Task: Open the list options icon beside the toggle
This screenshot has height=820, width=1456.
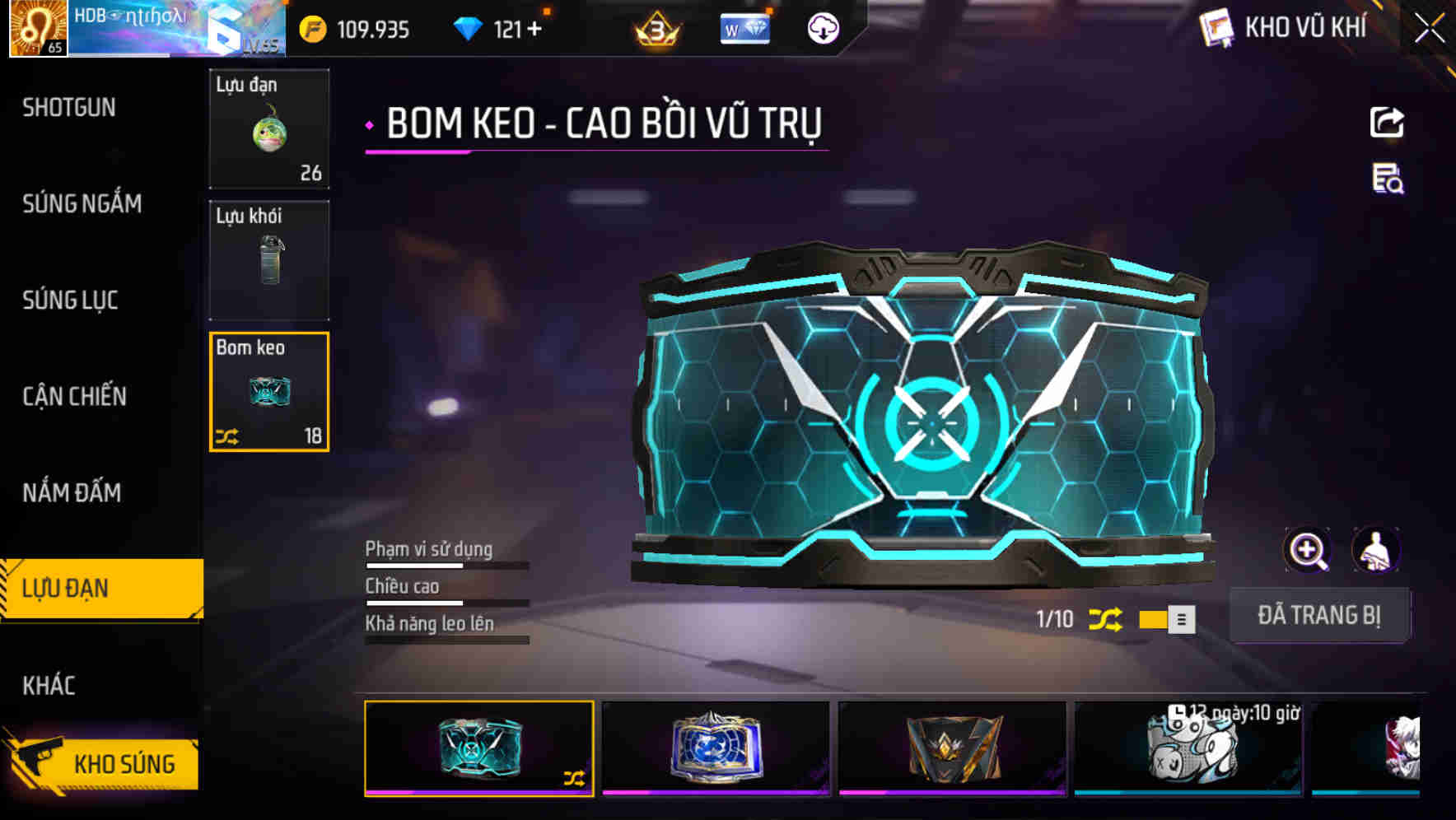Action: (1179, 619)
